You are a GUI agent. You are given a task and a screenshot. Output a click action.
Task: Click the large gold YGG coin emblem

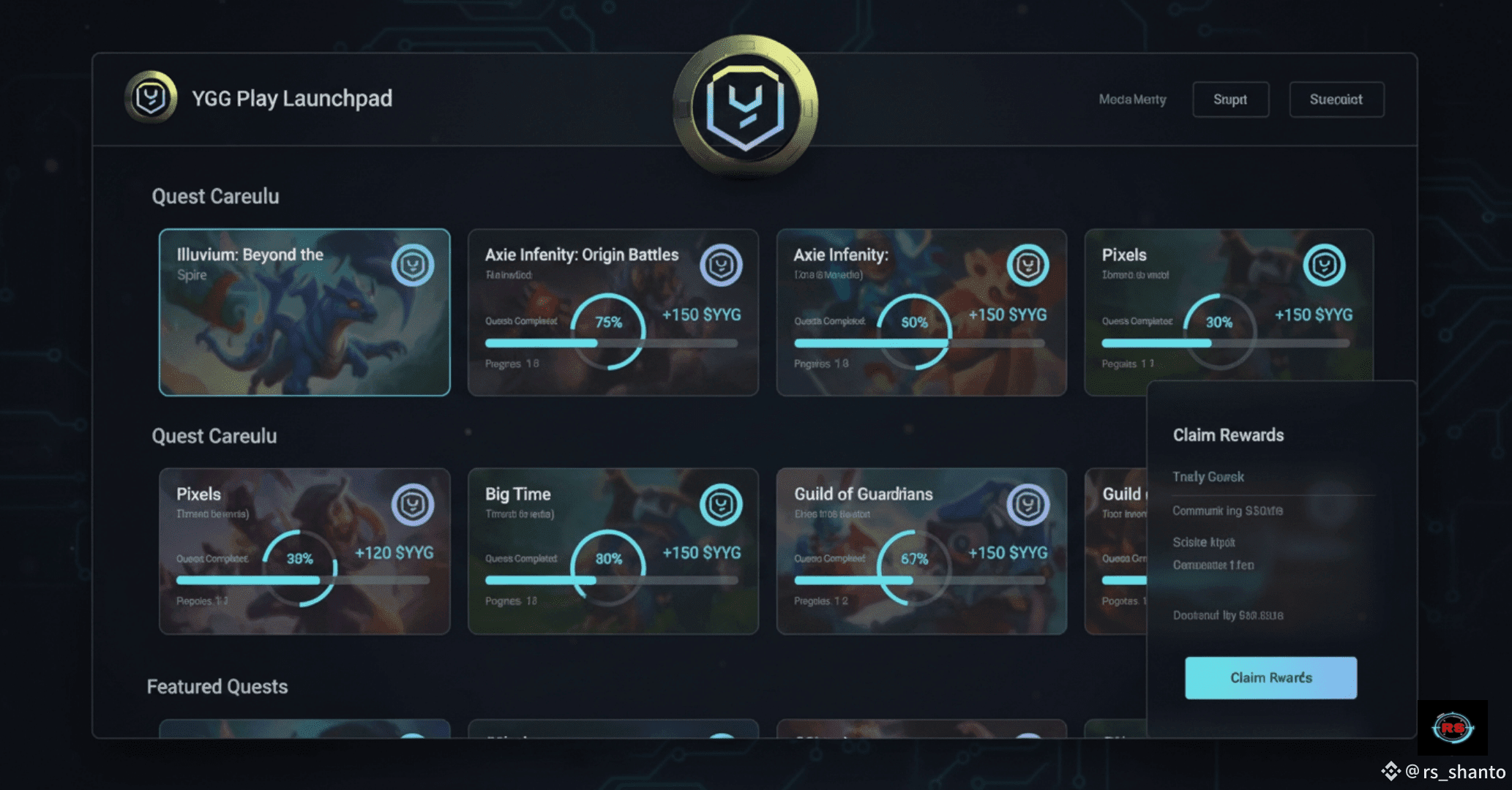point(745,107)
